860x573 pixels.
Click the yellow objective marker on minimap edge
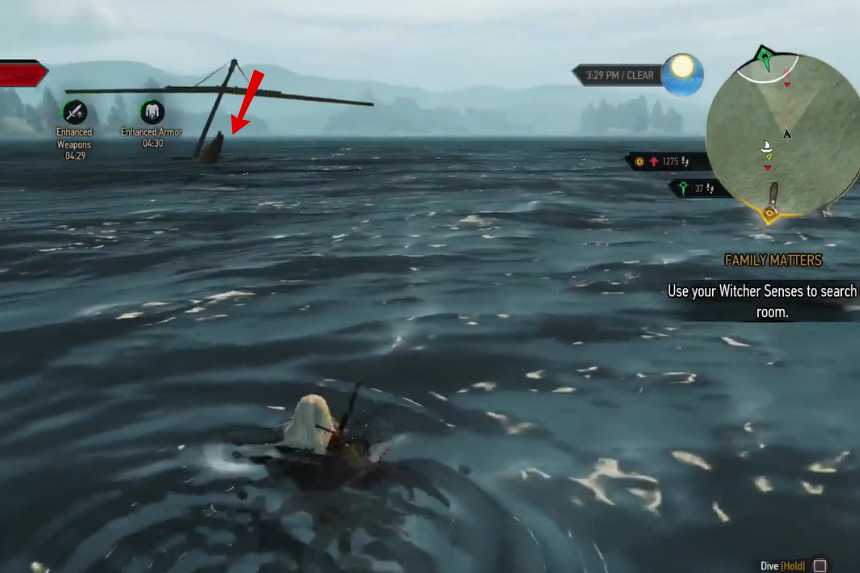click(770, 214)
